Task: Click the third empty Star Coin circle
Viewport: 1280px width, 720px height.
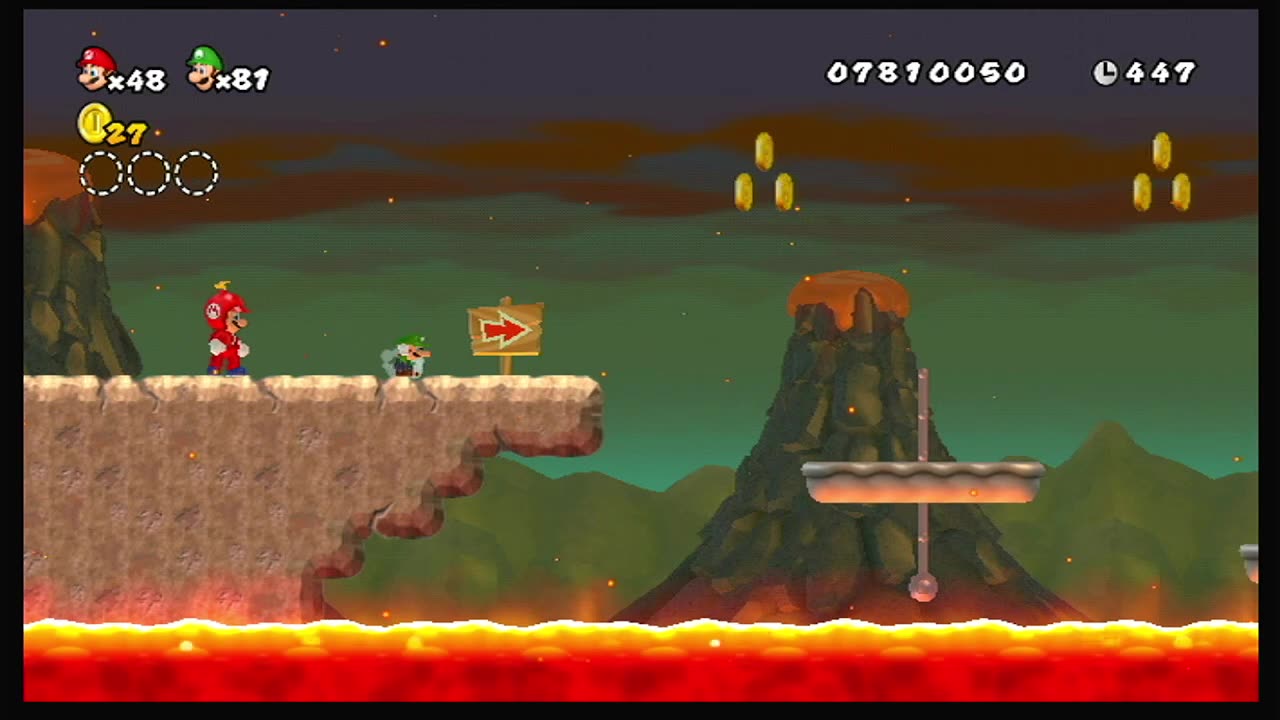Action: click(196, 173)
